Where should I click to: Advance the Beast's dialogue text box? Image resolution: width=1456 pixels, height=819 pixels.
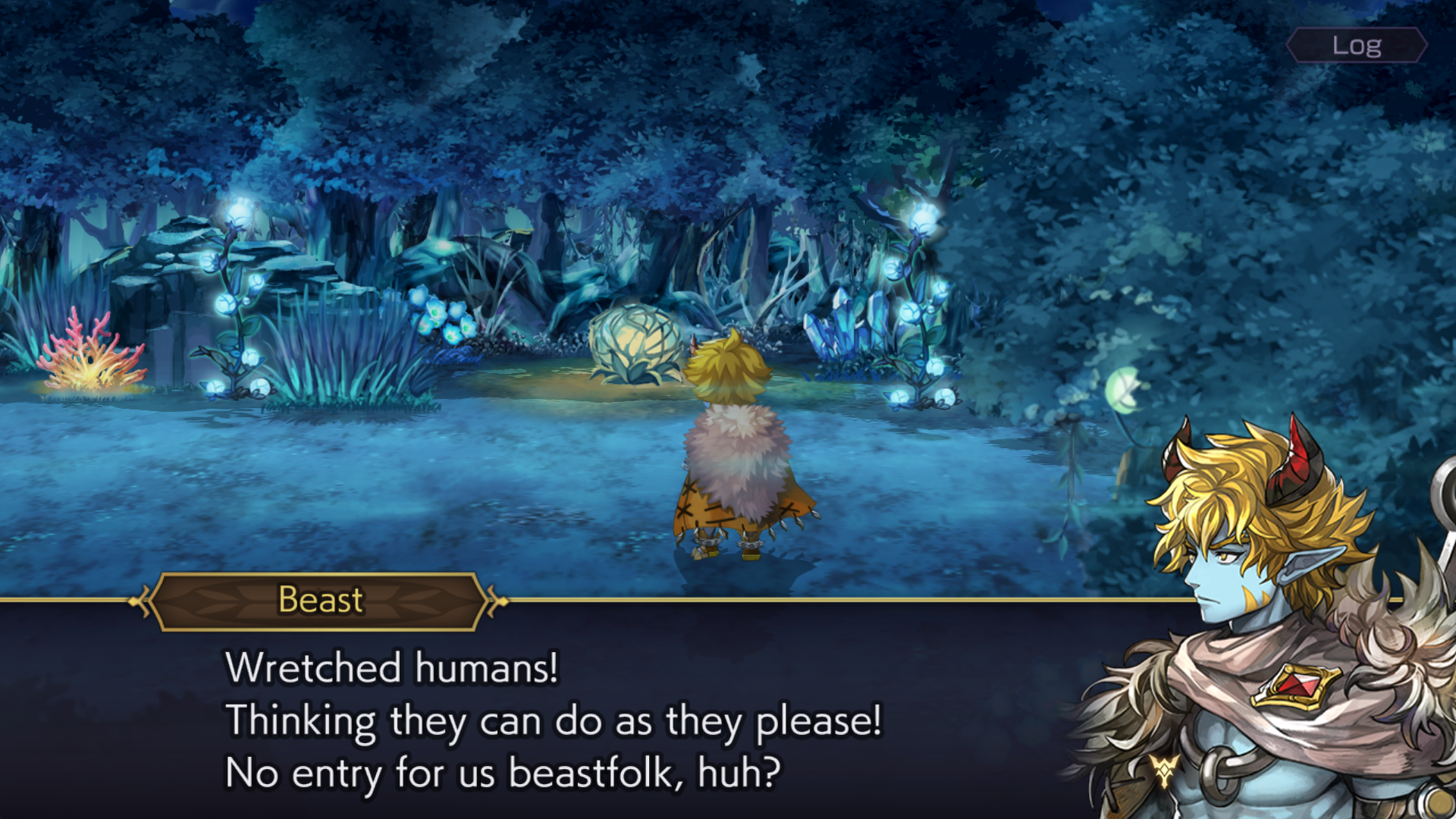[554, 719]
